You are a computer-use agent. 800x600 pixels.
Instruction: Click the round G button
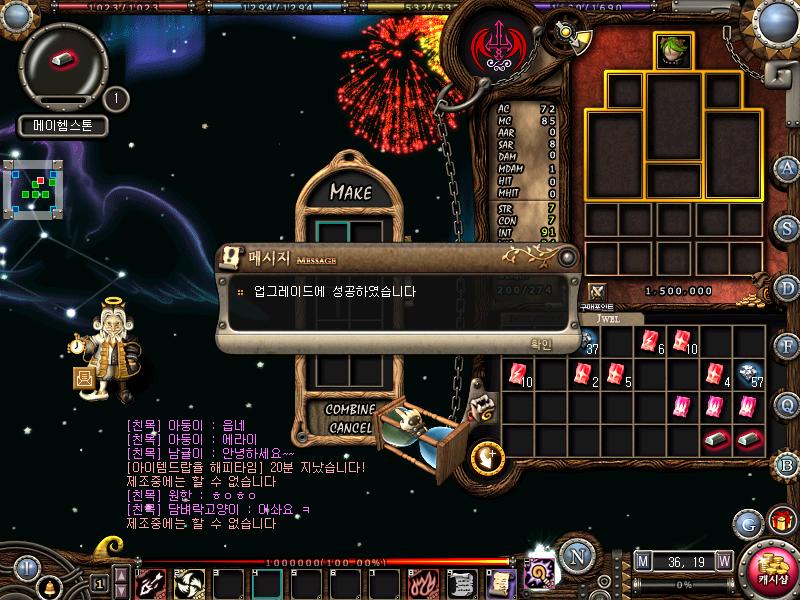[747, 523]
